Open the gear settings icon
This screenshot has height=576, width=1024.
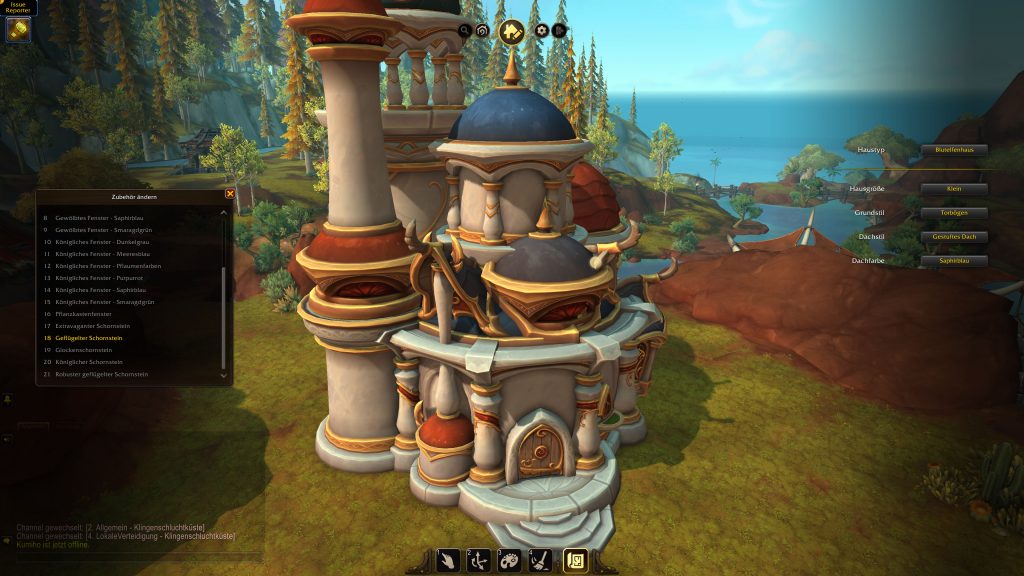[542, 31]
